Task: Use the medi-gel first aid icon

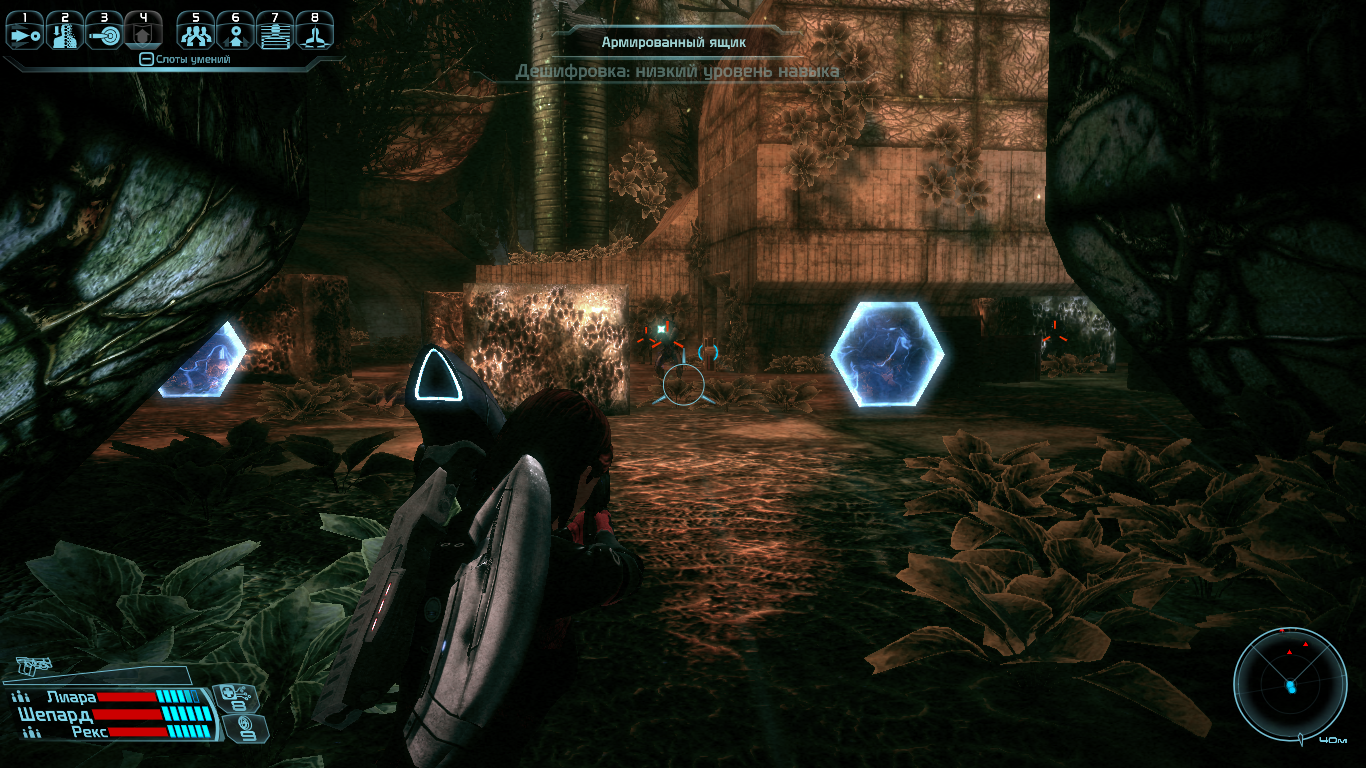Action: [239, 697]
